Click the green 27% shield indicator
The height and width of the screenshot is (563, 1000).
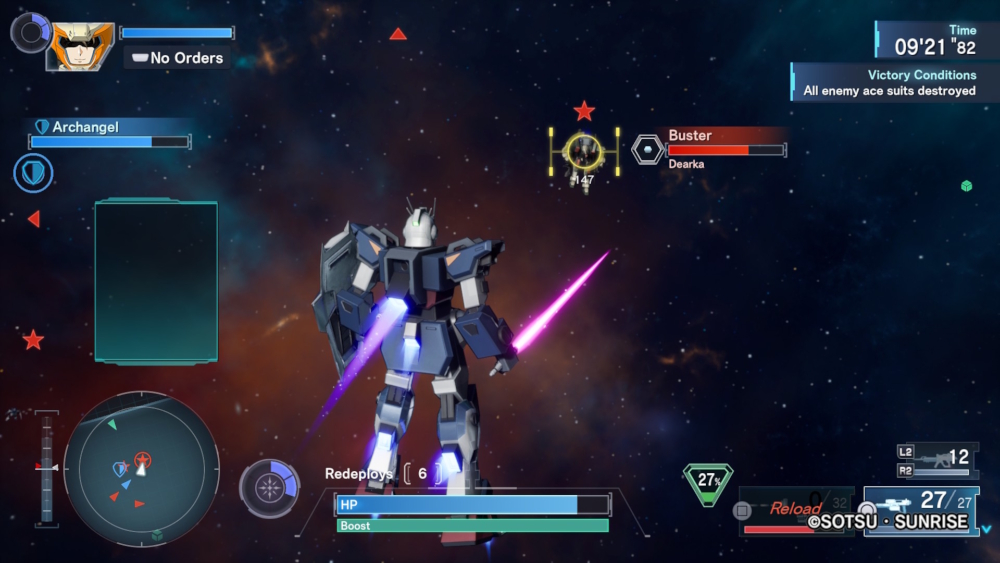(708, 481)
